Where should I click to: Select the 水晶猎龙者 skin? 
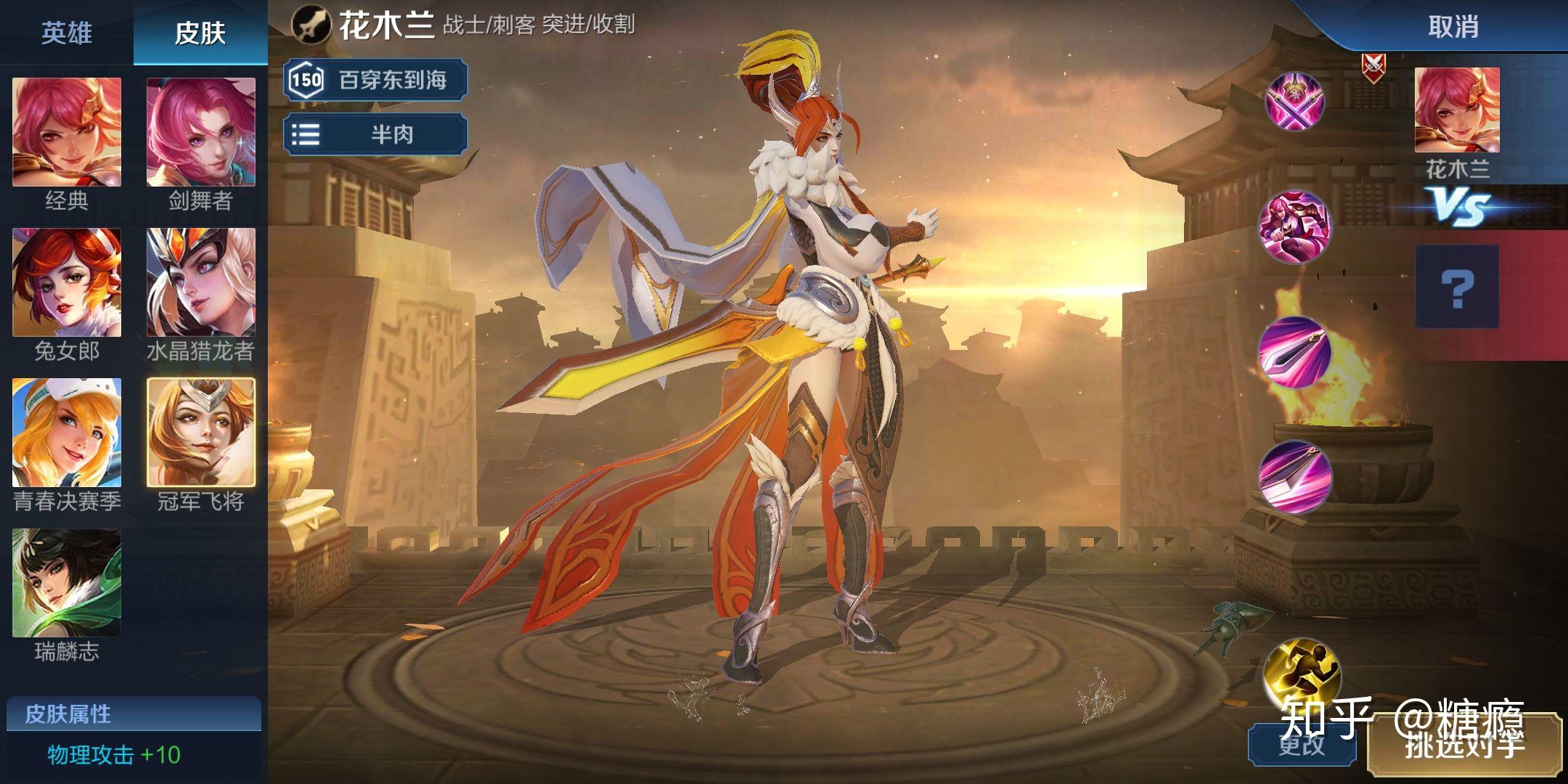click(201, 283)
